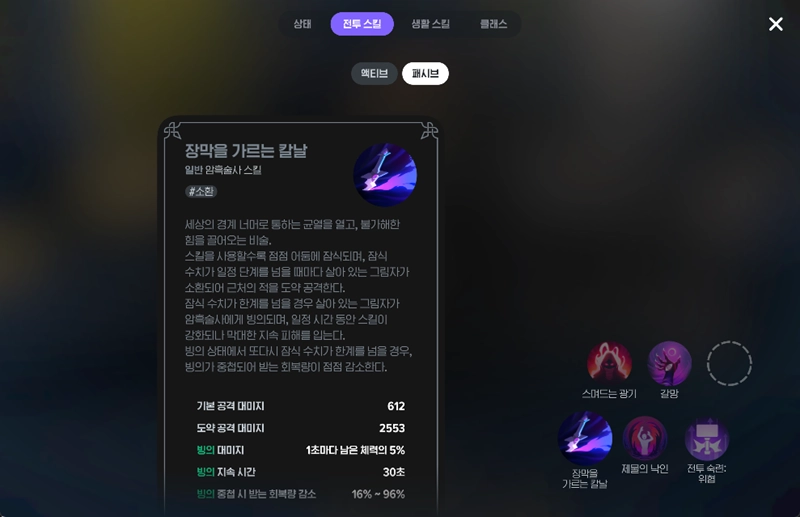
Task: Select the 스며드는 광기 skill icon
Action: click(609, 364)
